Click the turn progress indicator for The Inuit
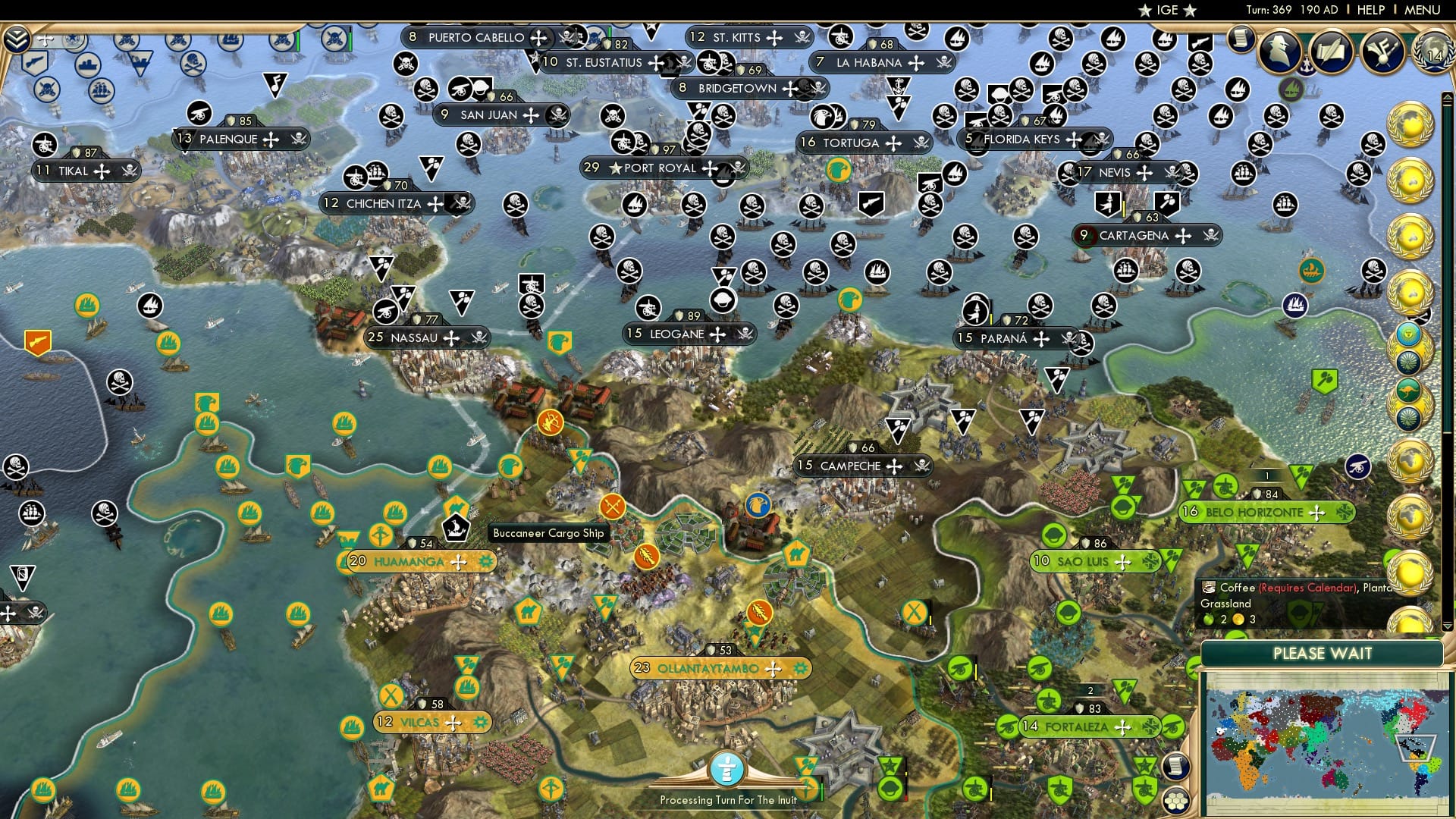 click(x=727, y=770)
